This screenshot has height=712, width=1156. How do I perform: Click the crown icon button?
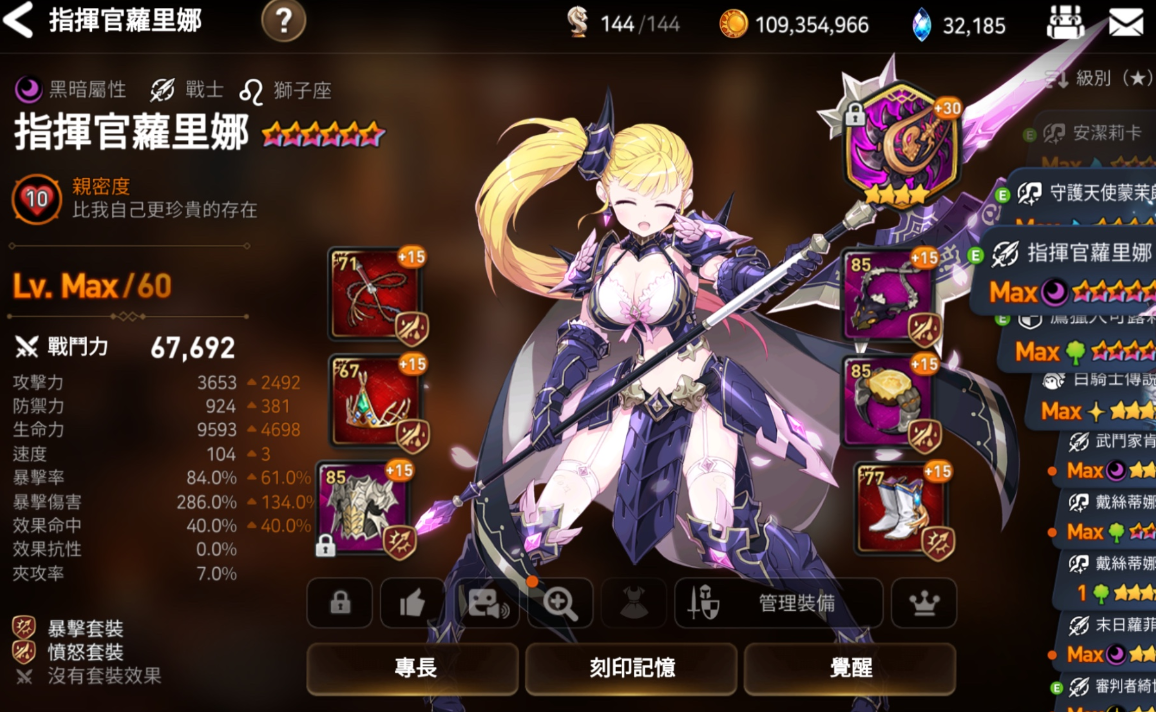pyautogui.click(x=924, y=603)
